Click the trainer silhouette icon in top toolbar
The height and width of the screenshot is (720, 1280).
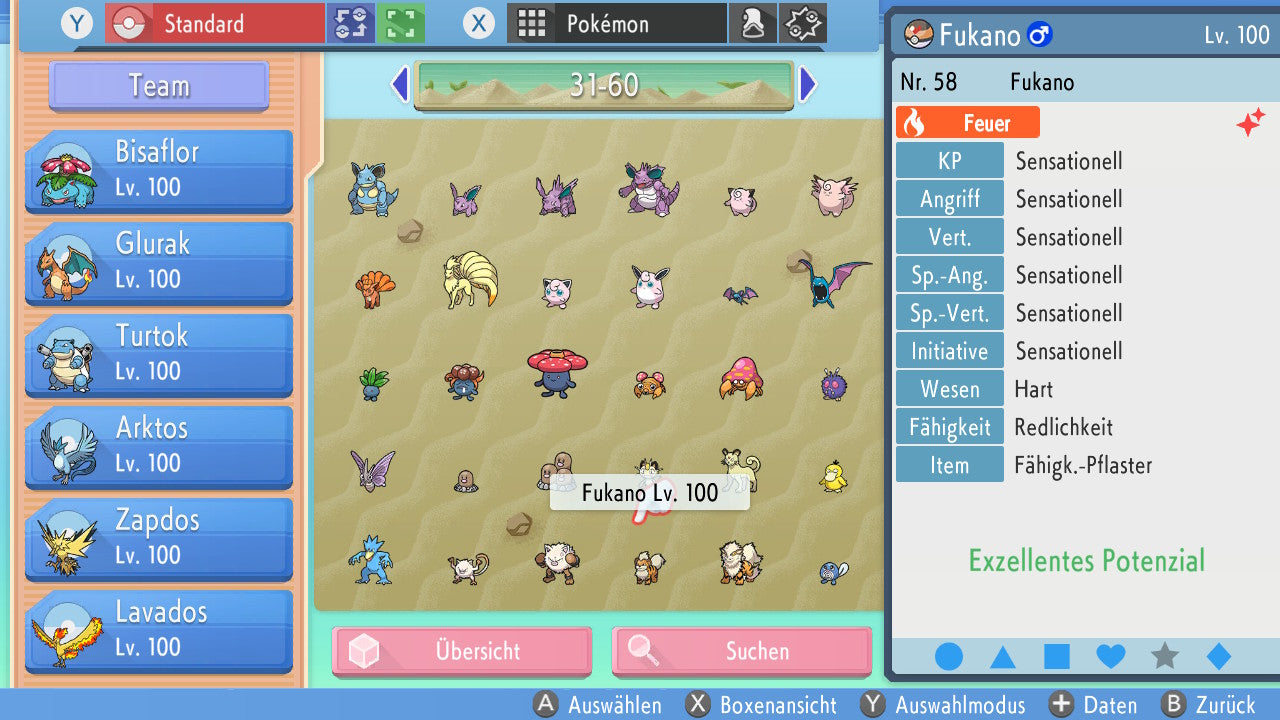point(753,23)
